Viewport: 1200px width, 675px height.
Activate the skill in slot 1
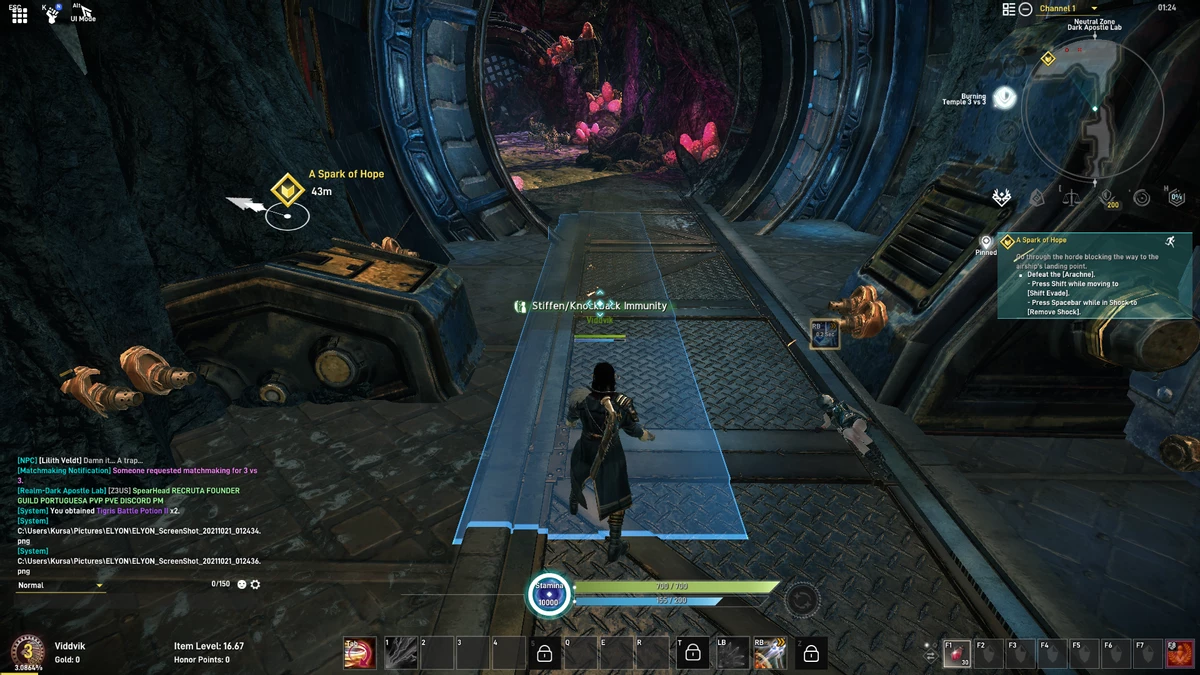click(401, 653)
